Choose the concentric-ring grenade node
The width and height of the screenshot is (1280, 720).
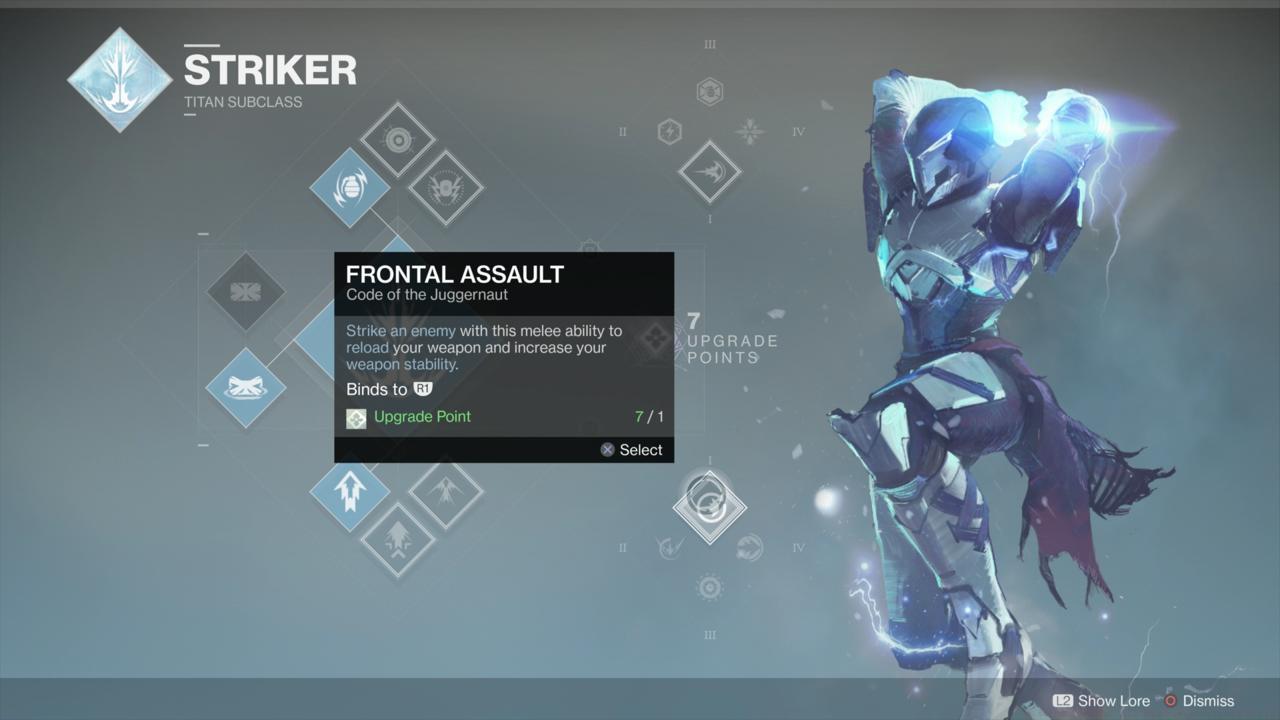pos(397,139)
